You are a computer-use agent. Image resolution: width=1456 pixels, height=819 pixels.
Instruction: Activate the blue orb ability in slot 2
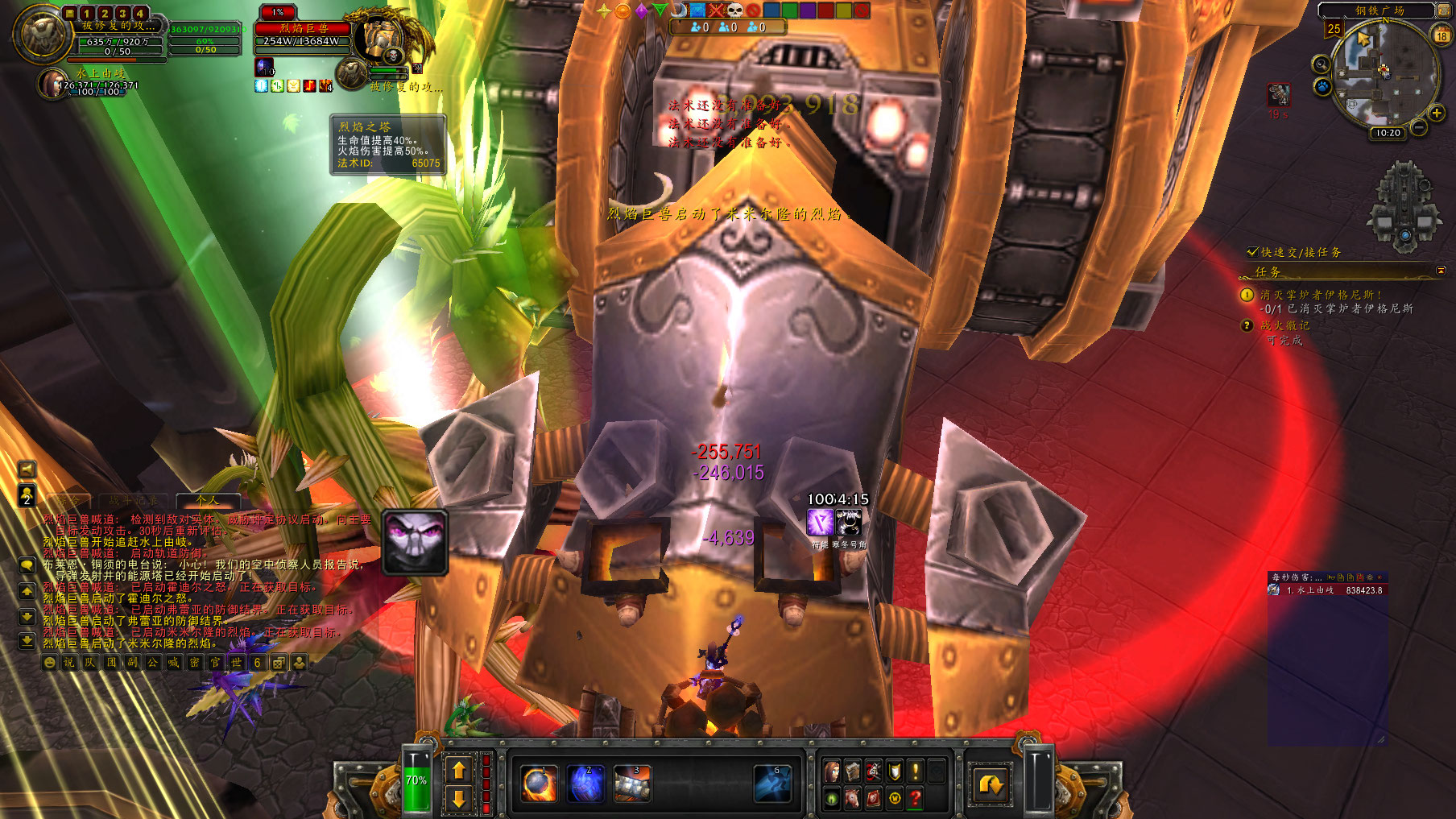tap(585, 784)
